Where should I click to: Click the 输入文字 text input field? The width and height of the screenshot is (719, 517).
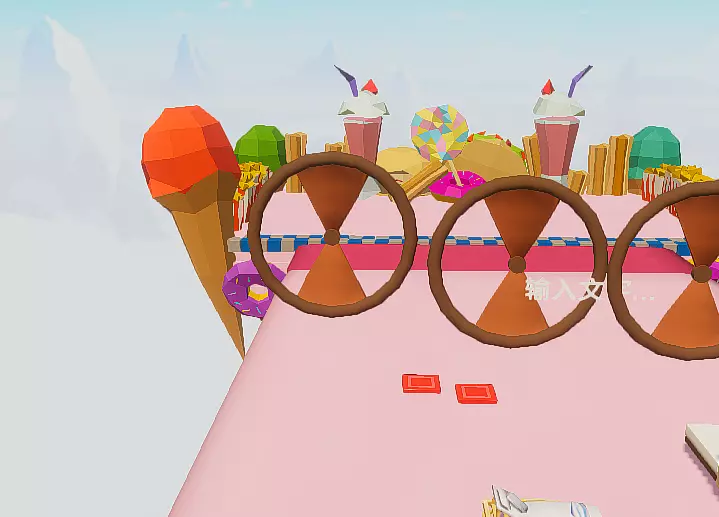click(x=590, y=291)
